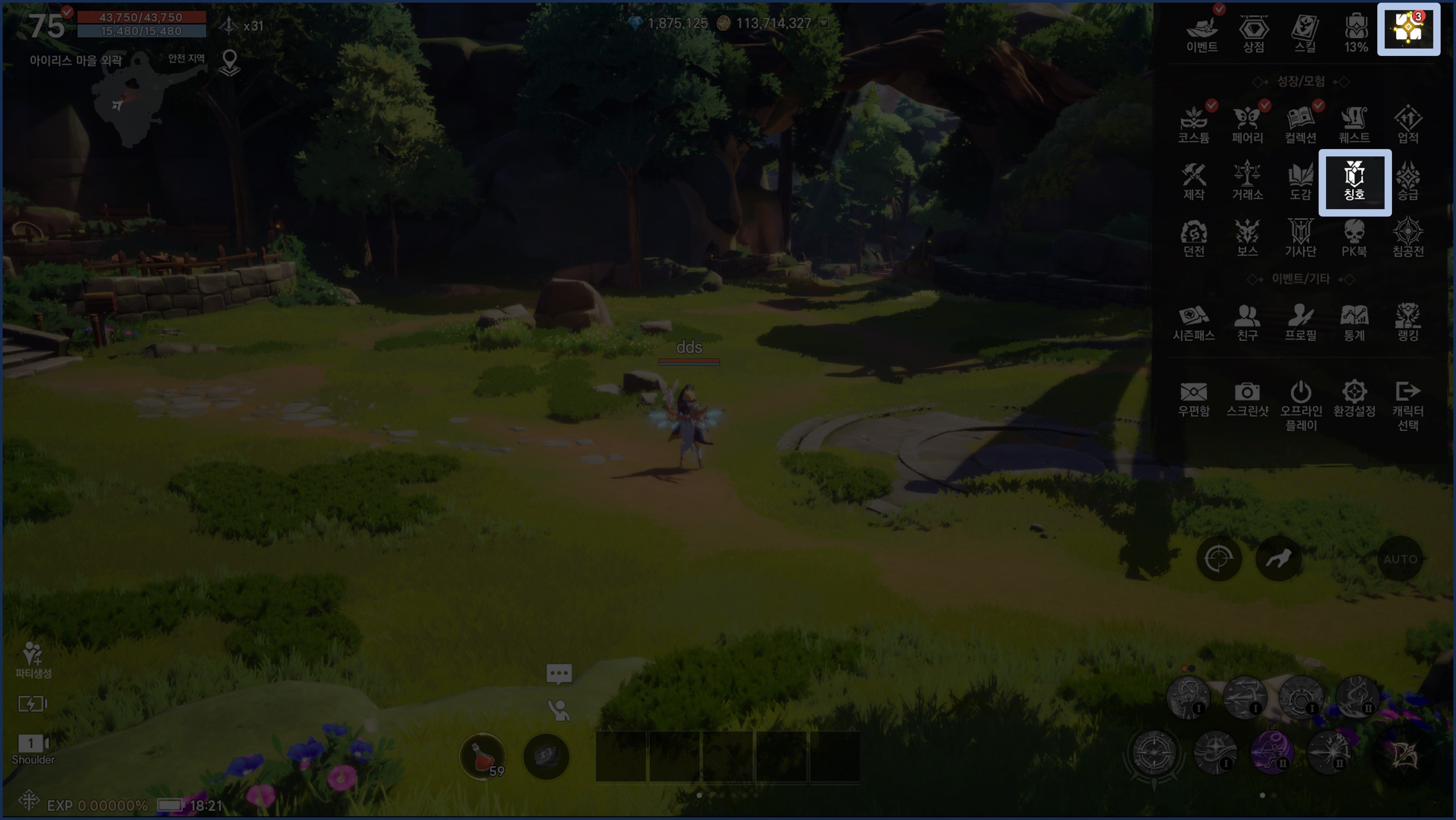Open the 우편함 mailbox
Screen dimensions: 1456x820
[1194, 399]
